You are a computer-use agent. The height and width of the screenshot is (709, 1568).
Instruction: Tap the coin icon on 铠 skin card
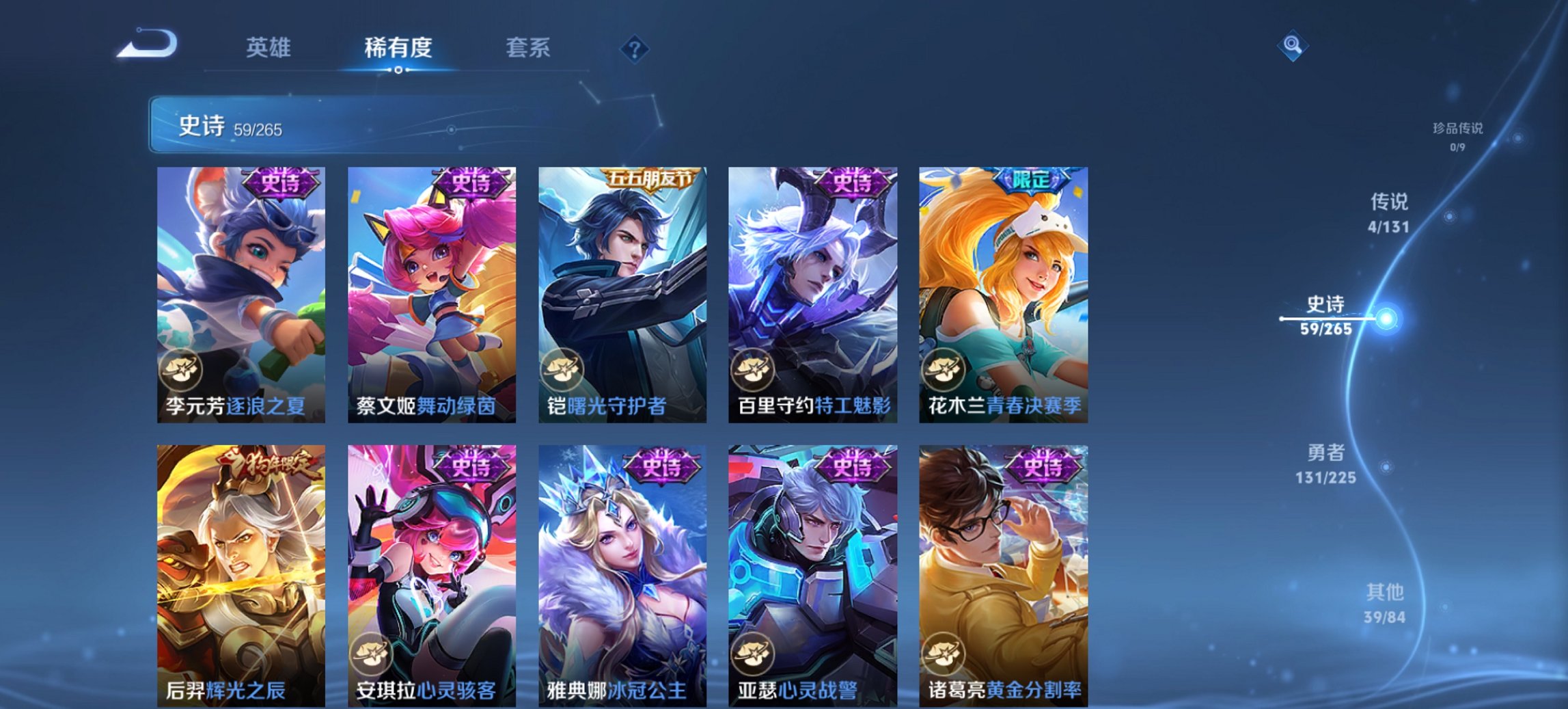[x=564, y=368]
